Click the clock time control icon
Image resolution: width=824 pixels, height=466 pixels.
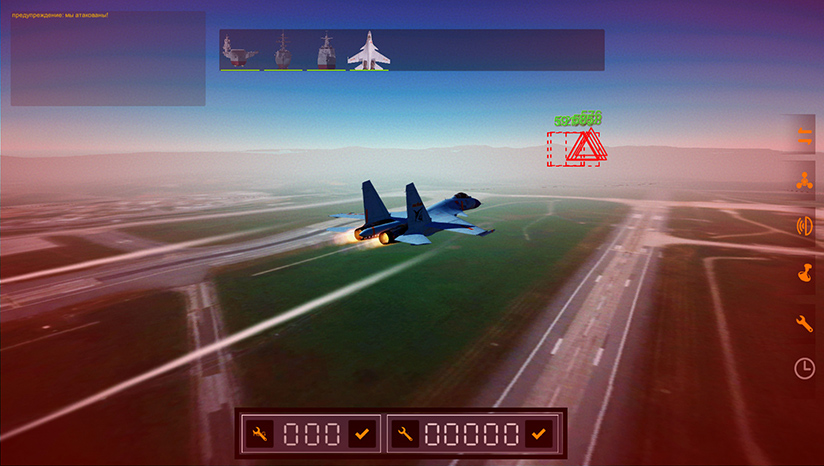803,368
